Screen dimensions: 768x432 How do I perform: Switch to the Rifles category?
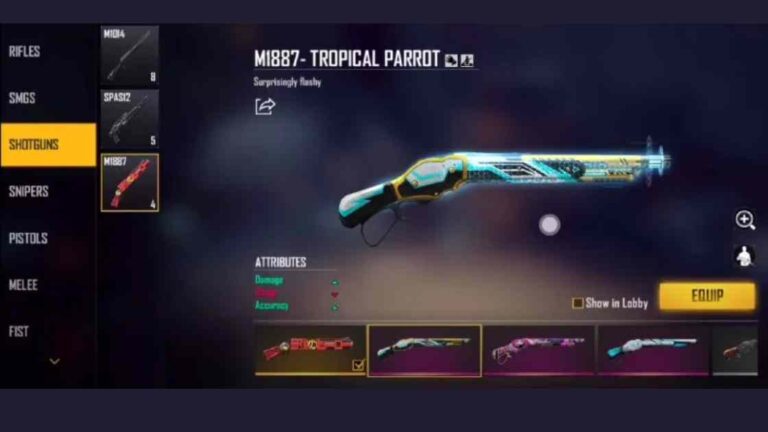[25, 51]
